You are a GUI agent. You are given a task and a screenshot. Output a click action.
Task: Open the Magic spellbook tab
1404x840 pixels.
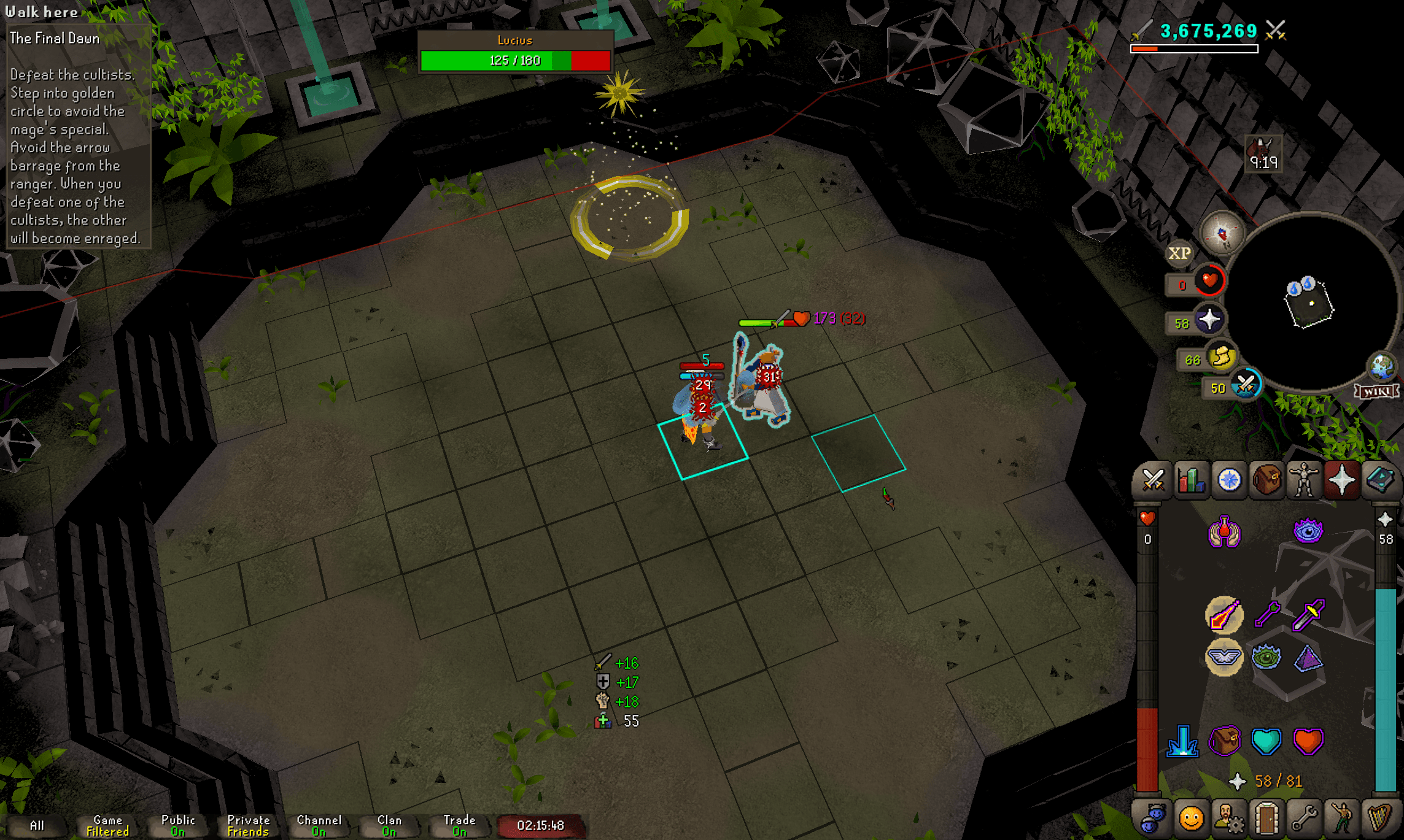(1381, 480)
